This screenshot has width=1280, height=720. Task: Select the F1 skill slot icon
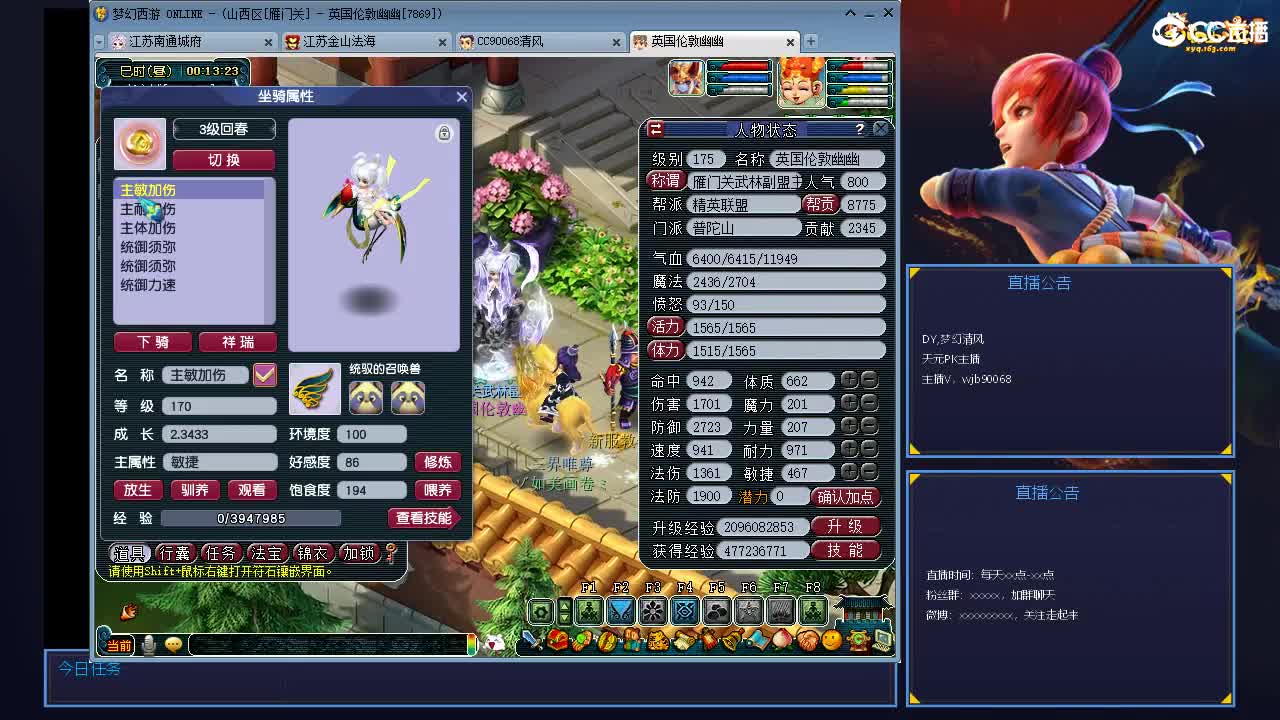pos(590,610)
